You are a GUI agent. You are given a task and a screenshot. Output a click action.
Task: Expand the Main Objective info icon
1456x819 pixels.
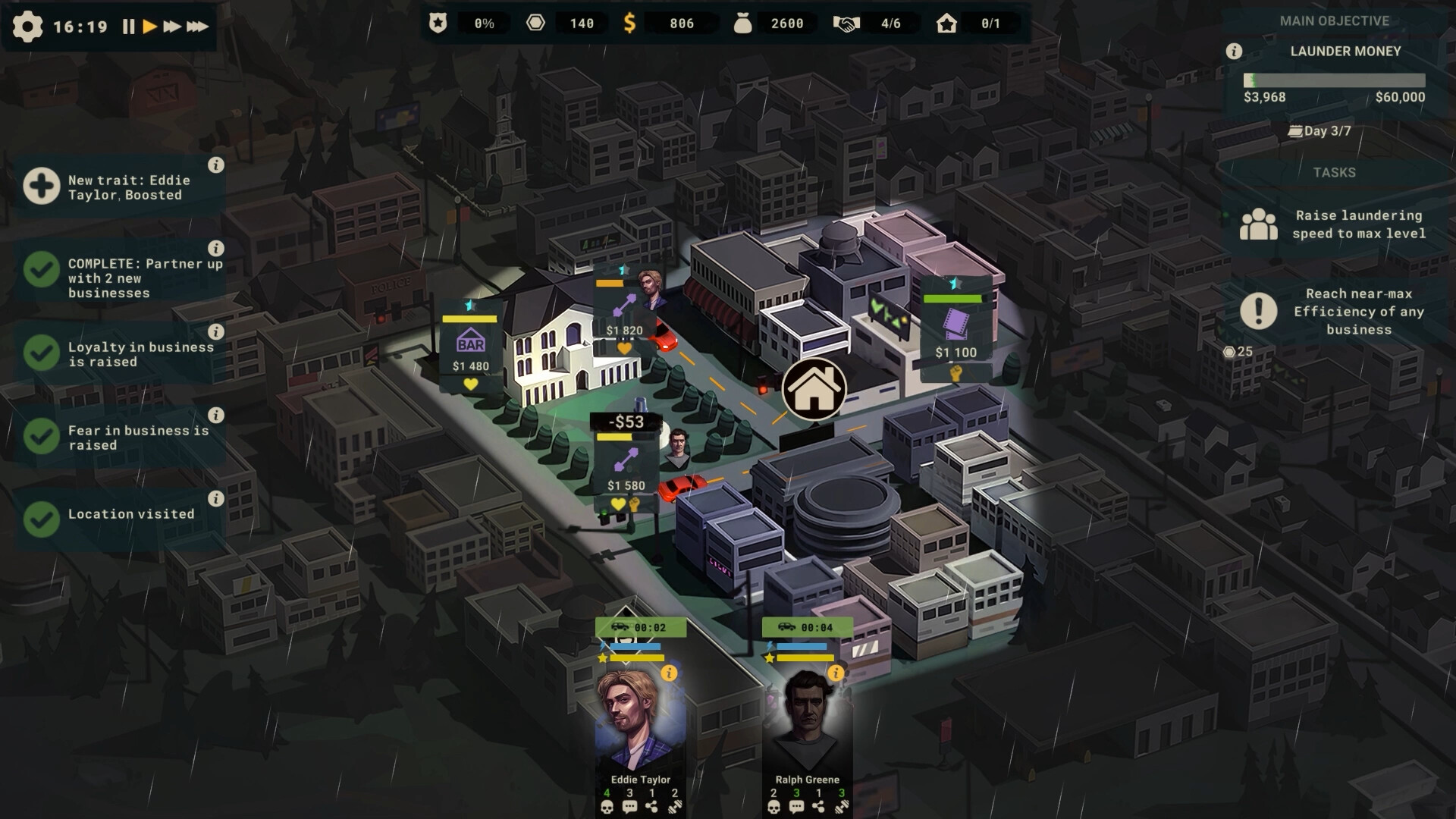1234,52
